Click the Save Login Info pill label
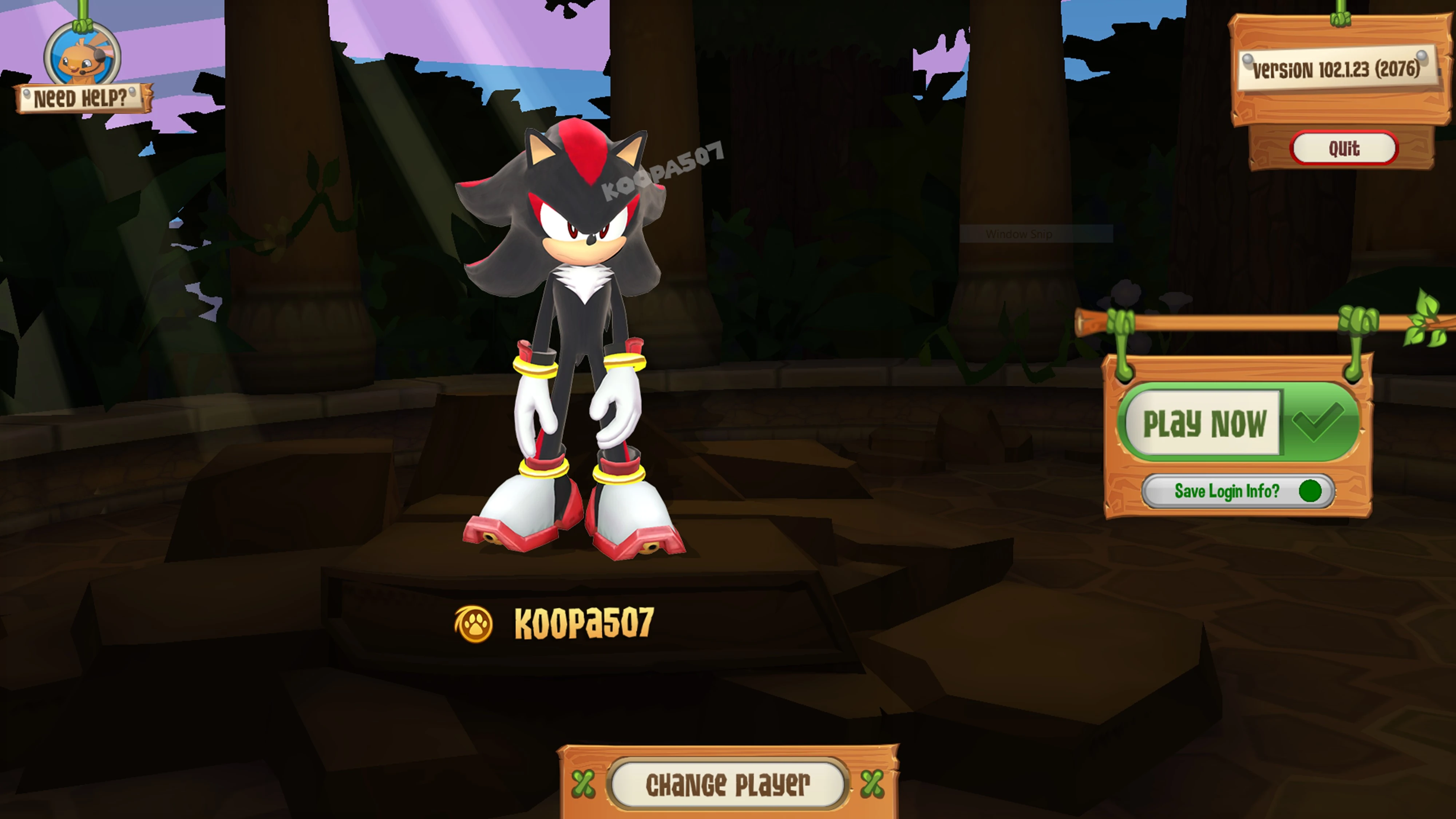The width and height of the screenshot is (1456, 819). point(1227,491)
